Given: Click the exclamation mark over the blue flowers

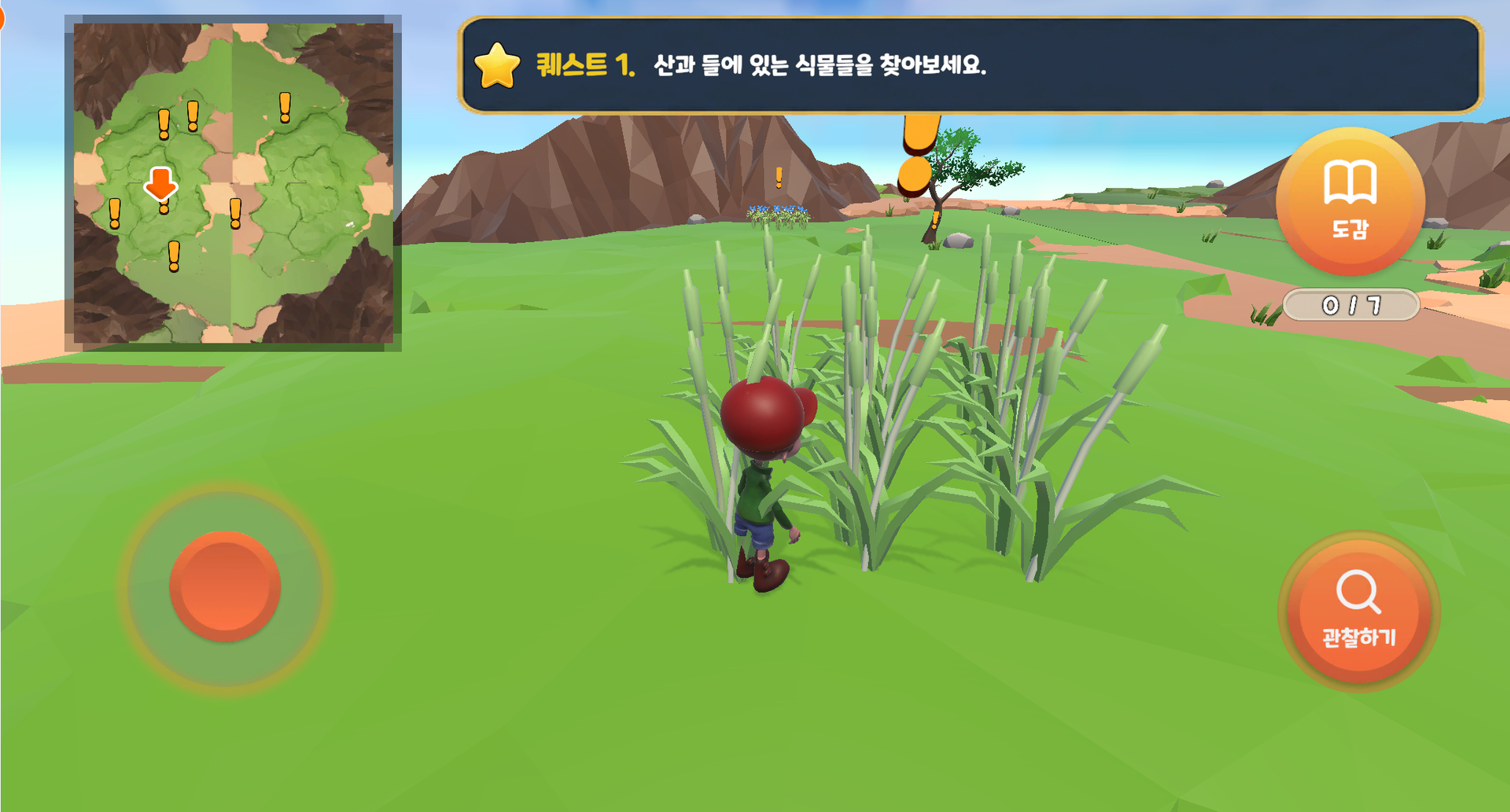Looking at the screenshot, I should 779,177.
